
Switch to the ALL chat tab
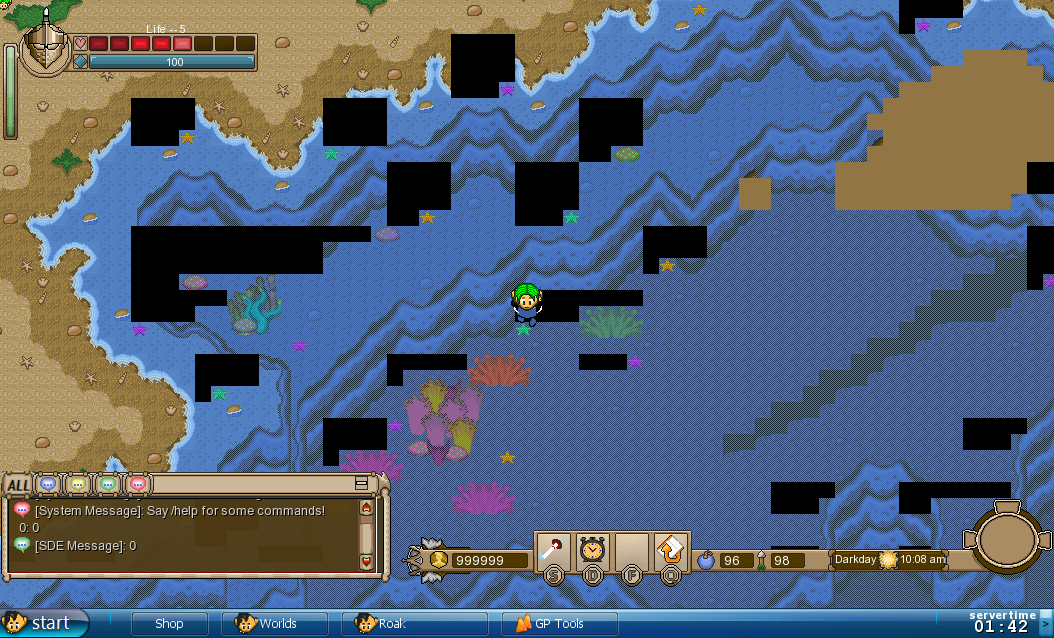[18, 486]
